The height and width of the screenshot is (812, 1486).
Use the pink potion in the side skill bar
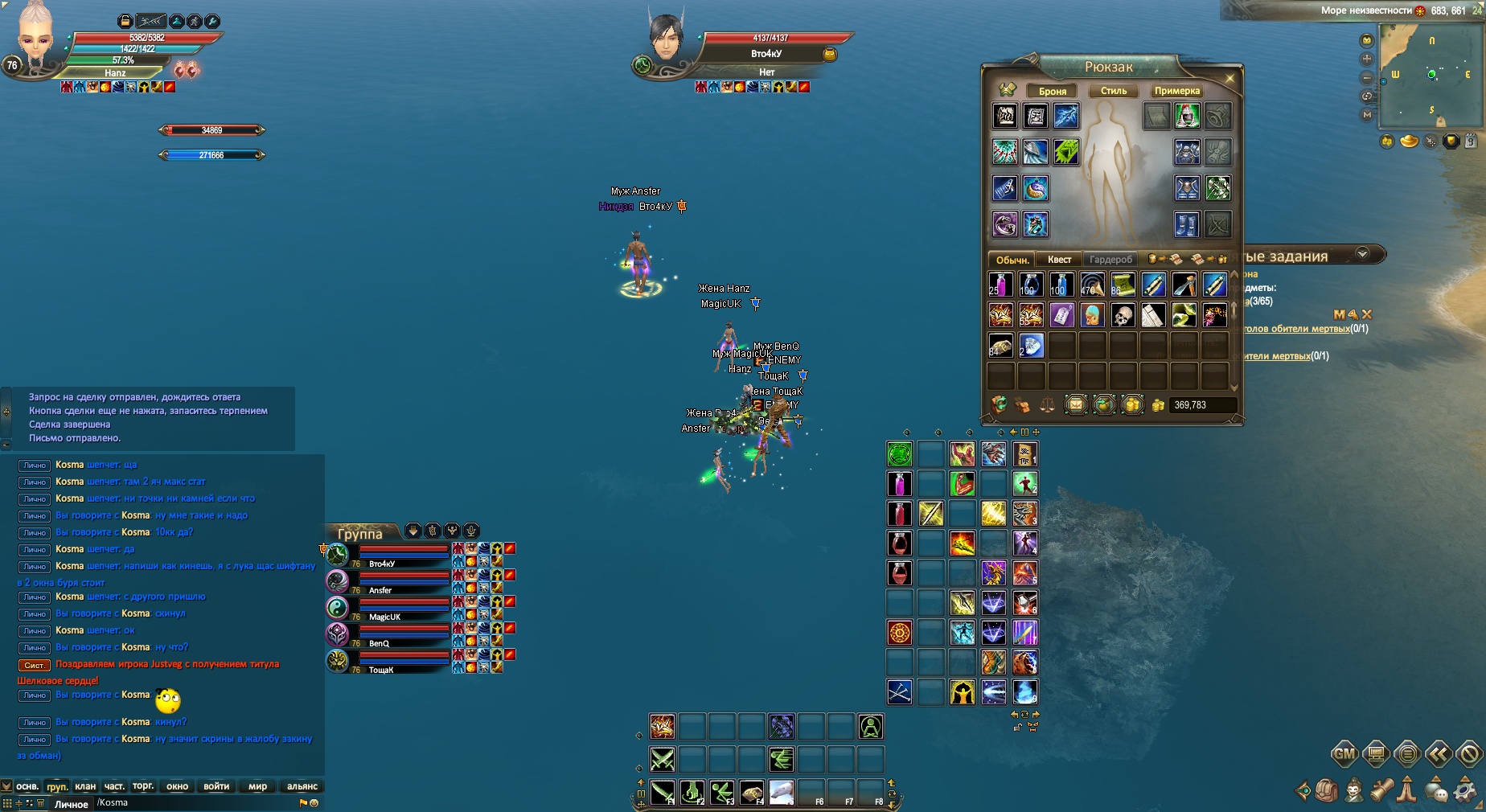click(x=899, y=483)
